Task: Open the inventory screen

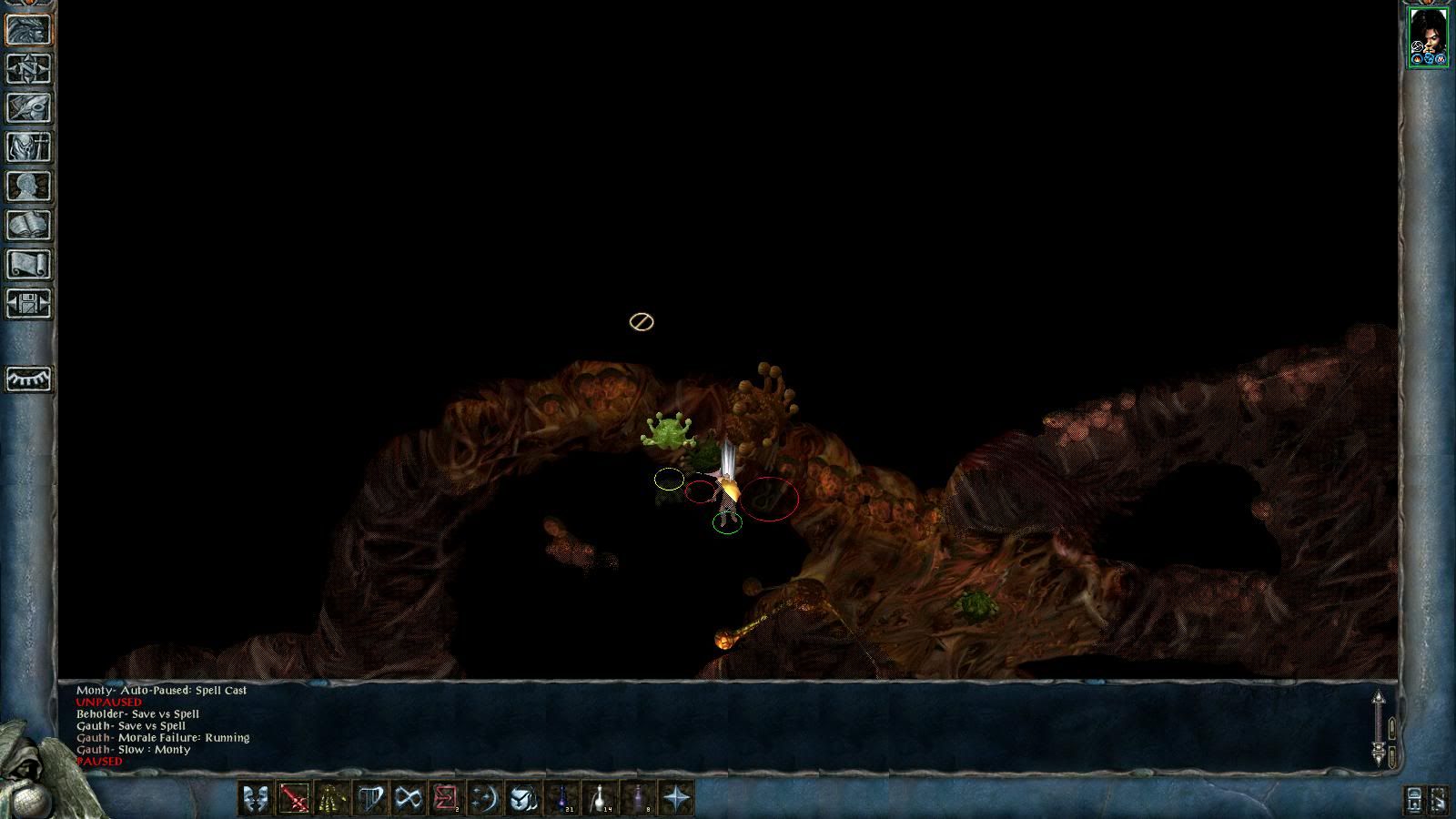Action: 29,147
